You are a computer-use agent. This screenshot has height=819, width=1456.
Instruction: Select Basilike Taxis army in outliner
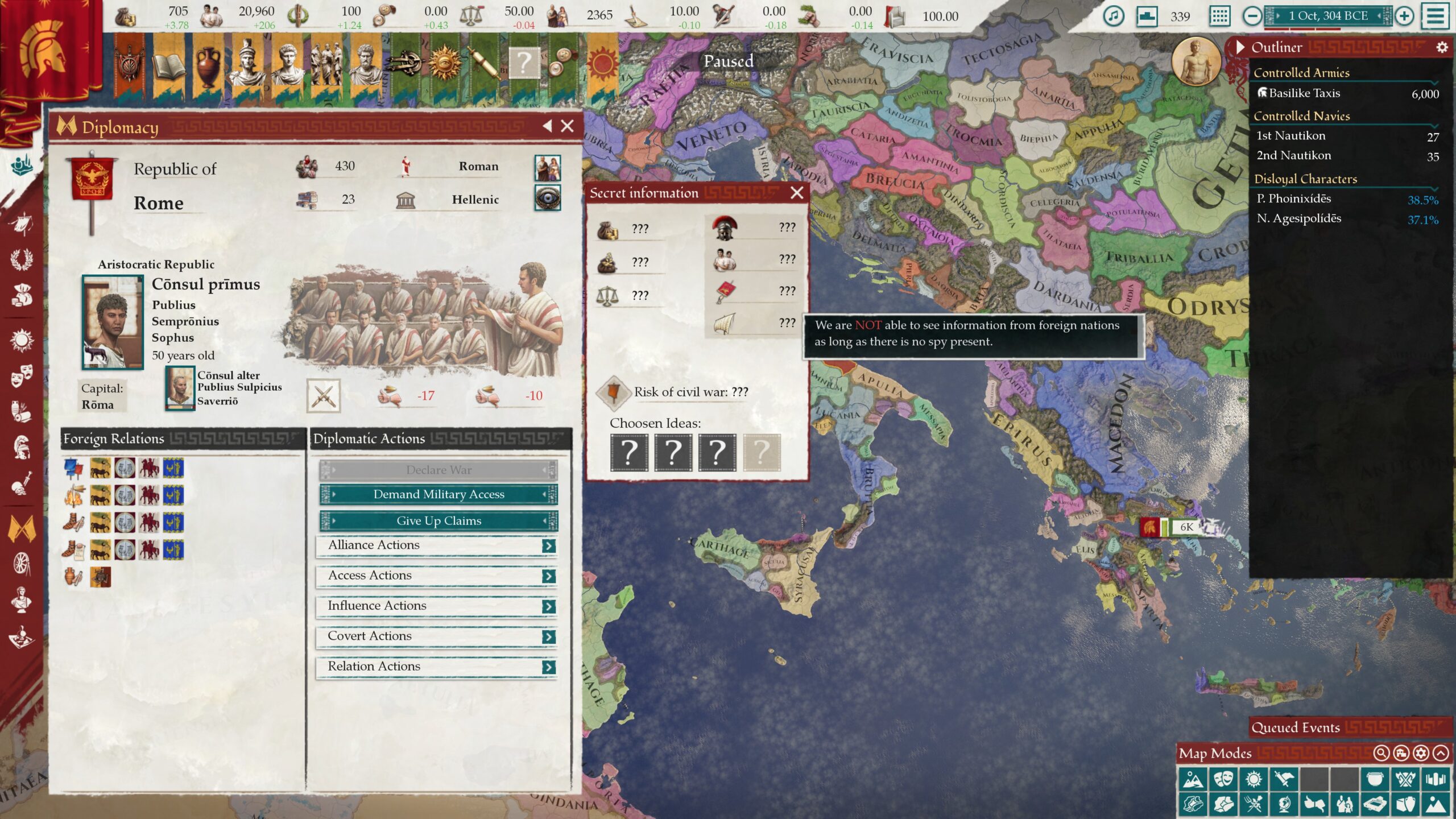click(1304, 93)
